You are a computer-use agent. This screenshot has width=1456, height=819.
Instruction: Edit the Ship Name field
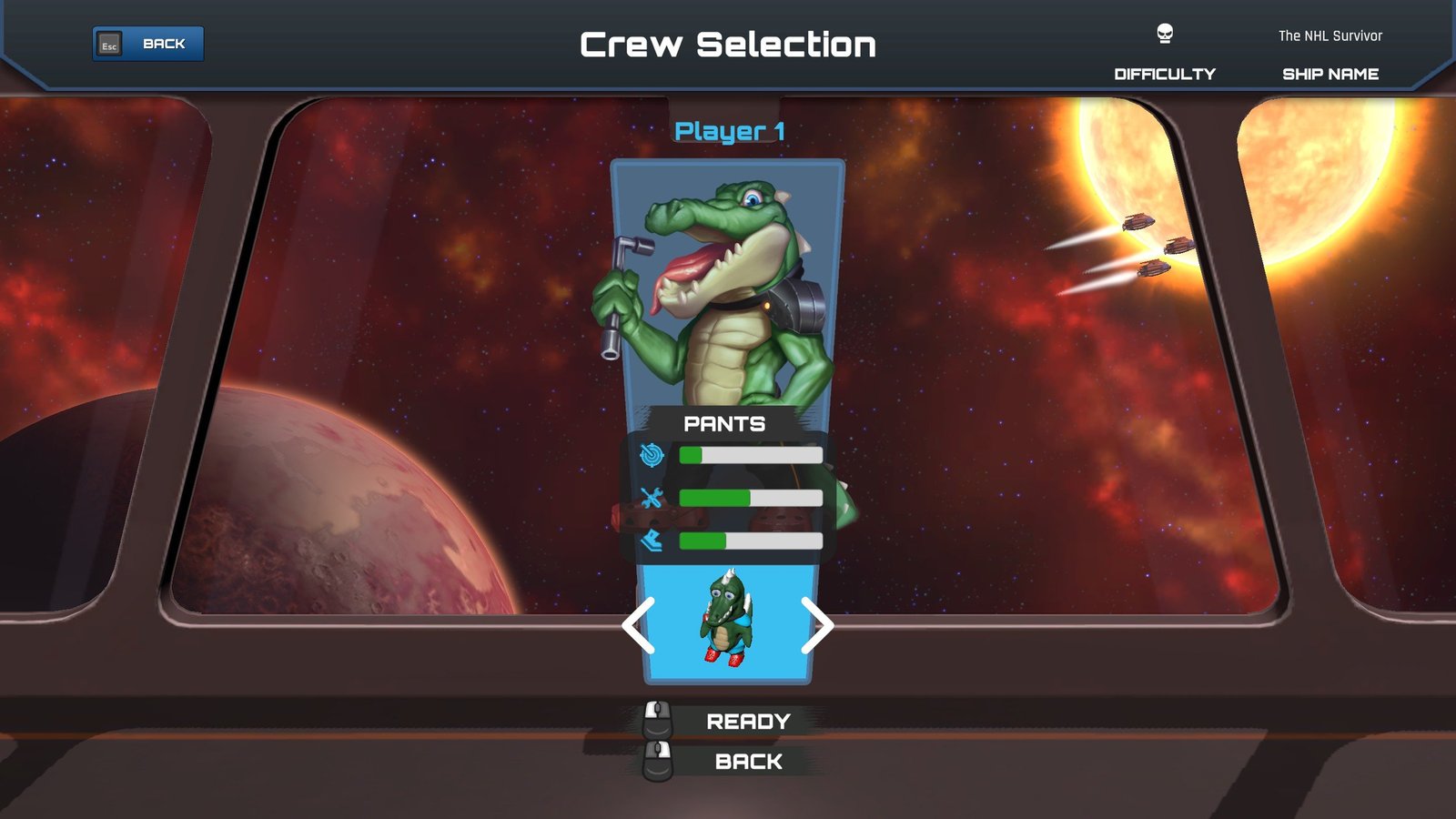click(x=1330, y=54)
